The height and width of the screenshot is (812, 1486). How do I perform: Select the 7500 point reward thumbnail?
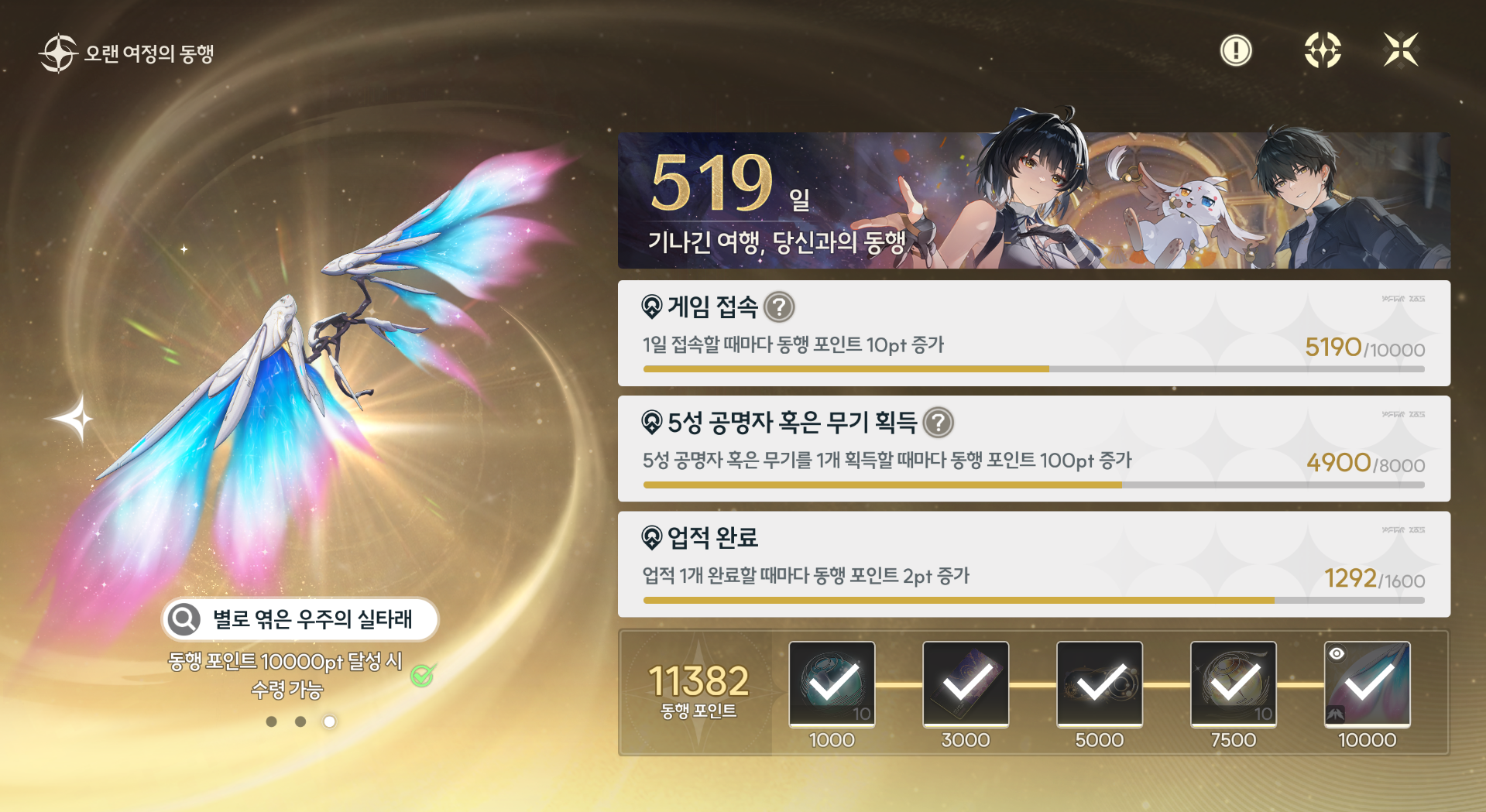(1233, 684)
